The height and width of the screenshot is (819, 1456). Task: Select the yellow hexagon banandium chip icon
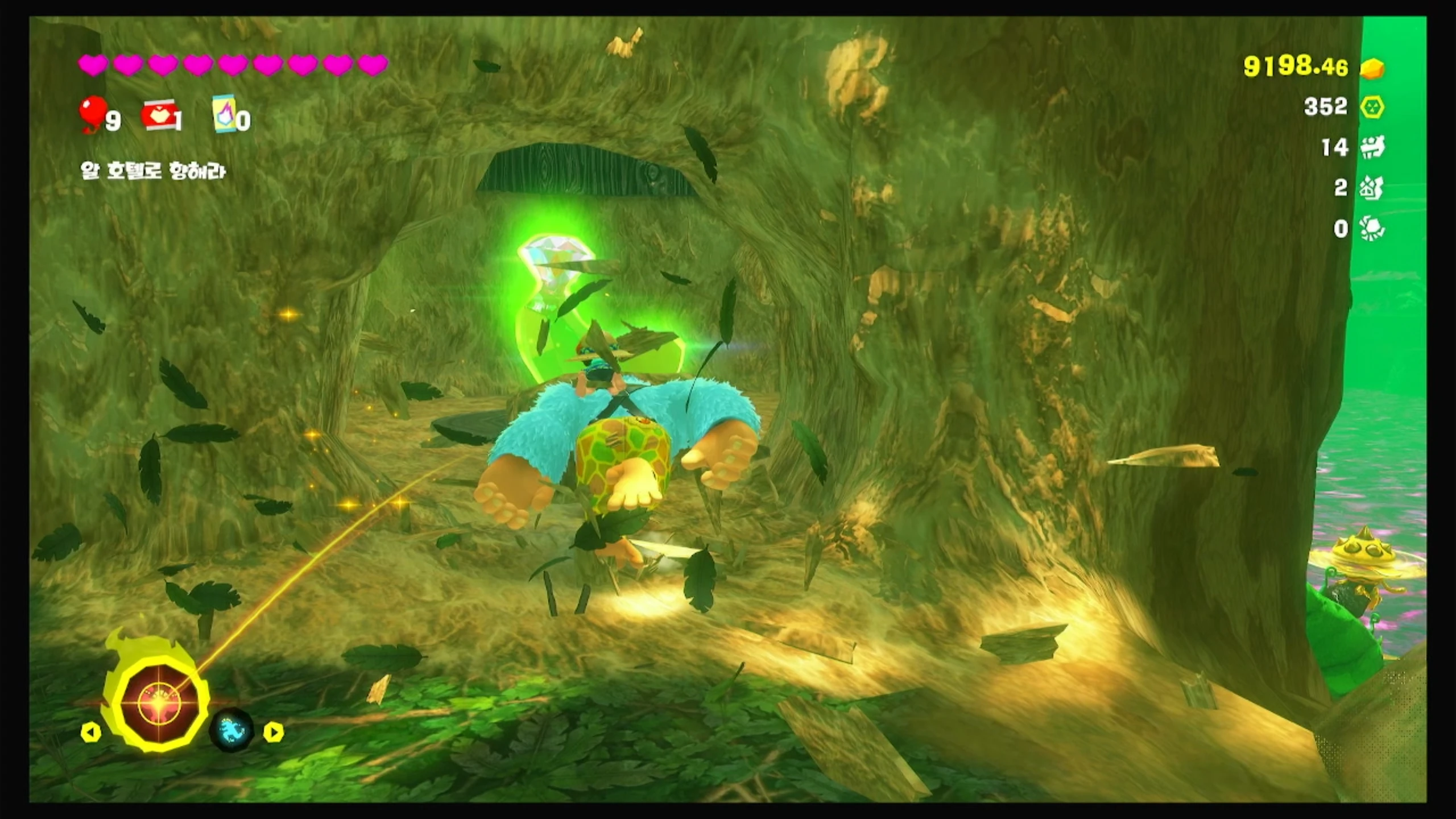point(1372,107)
